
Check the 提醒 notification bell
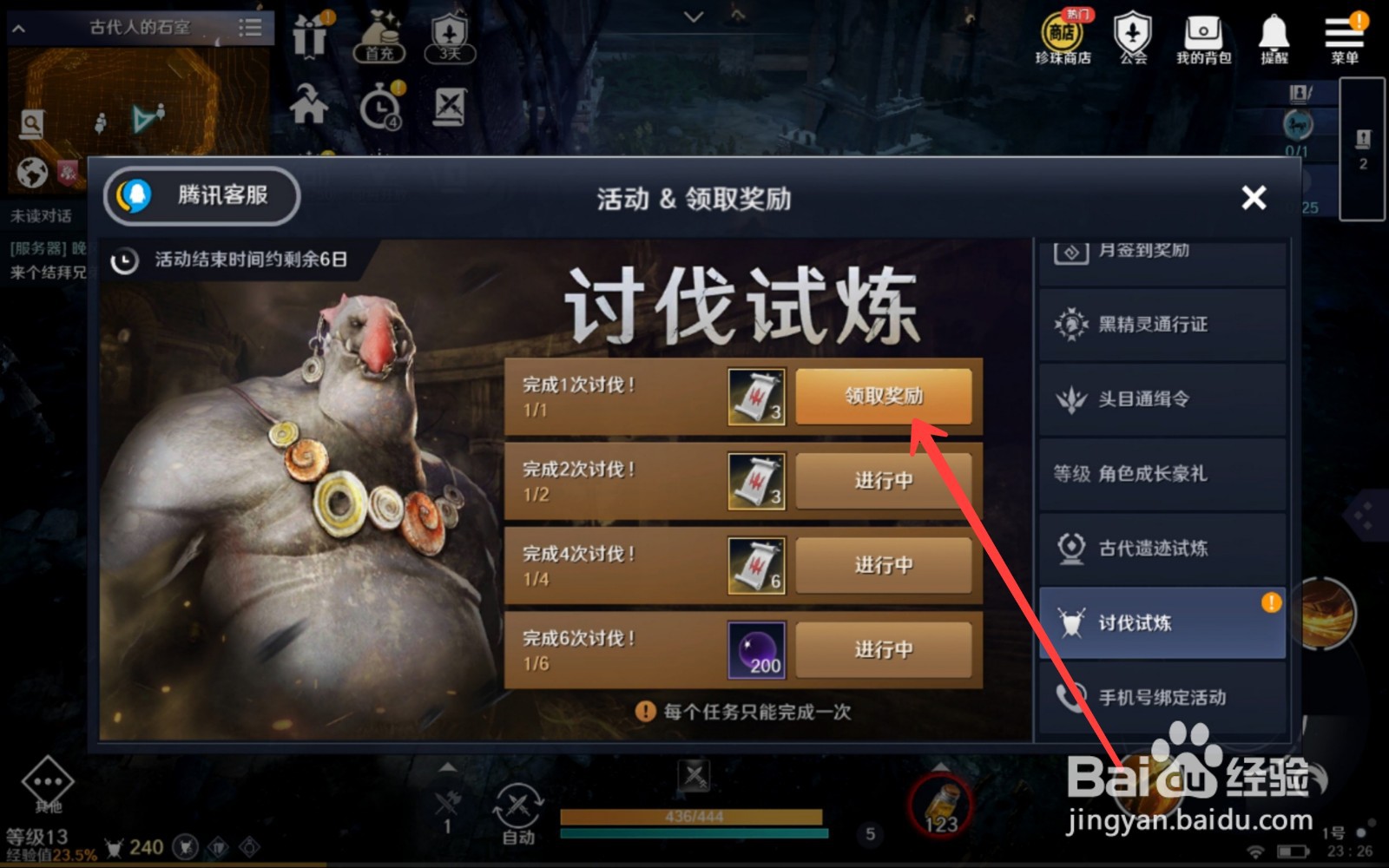tap(1273, 36)
